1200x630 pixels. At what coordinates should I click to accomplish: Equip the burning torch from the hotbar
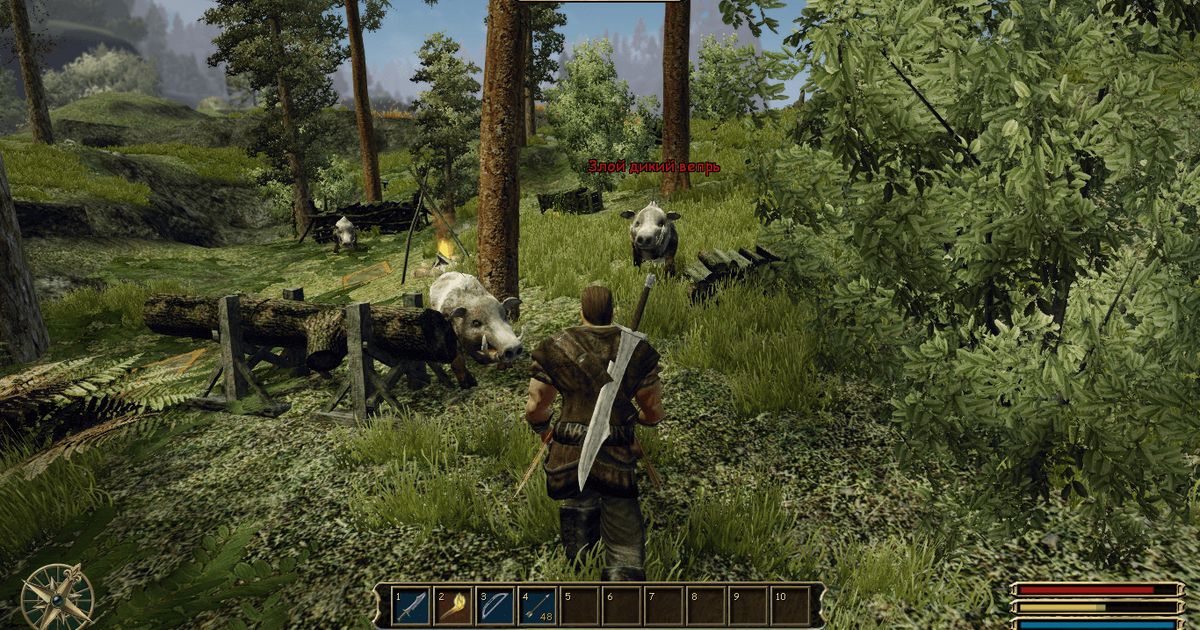pyautogui.click(x=453, y=606)
